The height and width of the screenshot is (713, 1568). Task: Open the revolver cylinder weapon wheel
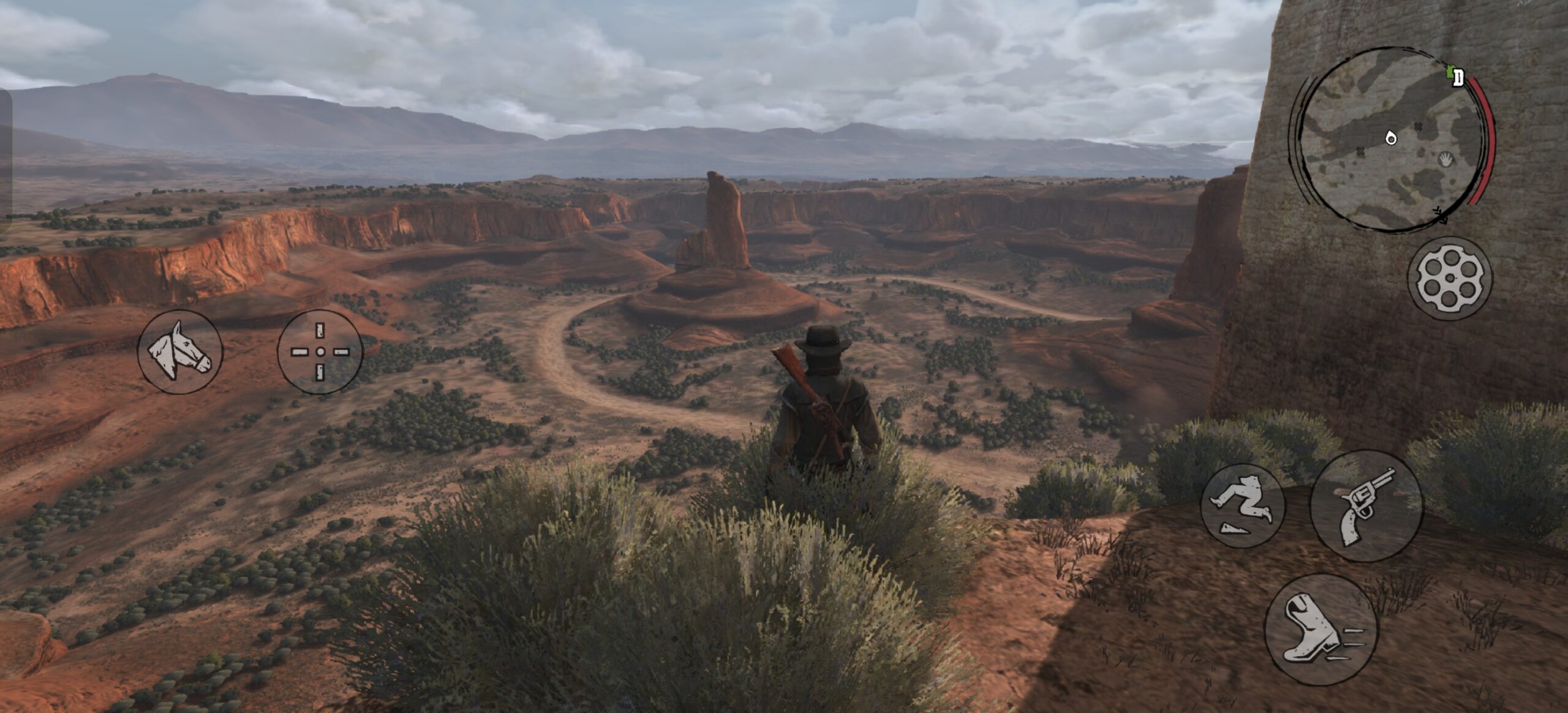pyautogui.click(x=1449, y=279)
